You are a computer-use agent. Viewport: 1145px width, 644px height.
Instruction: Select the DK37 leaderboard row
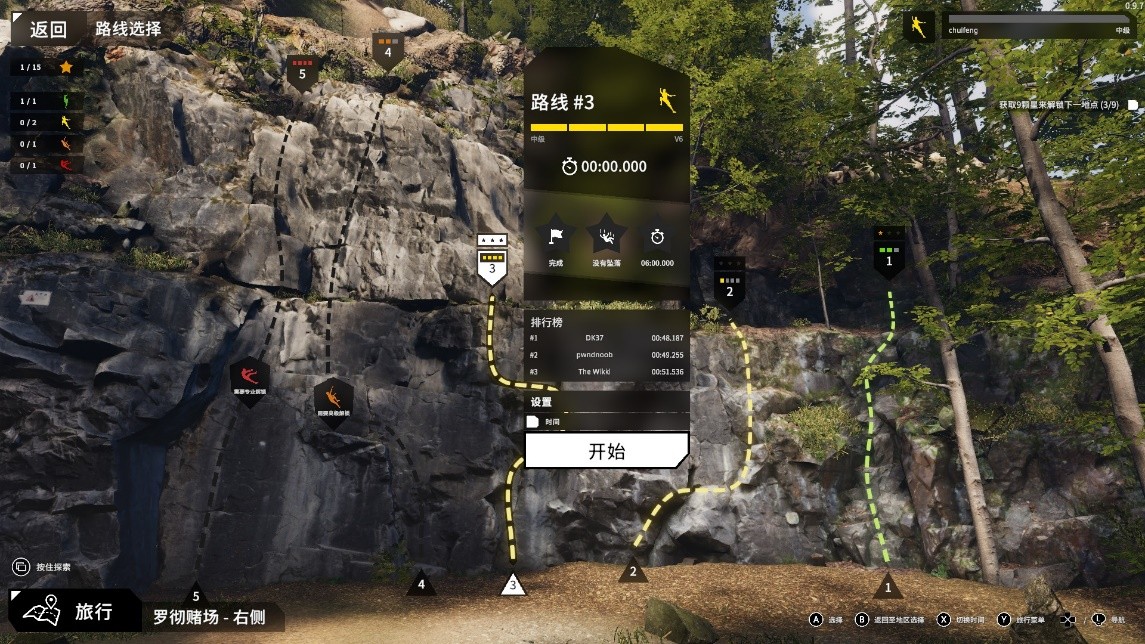(x=606, y=338)
